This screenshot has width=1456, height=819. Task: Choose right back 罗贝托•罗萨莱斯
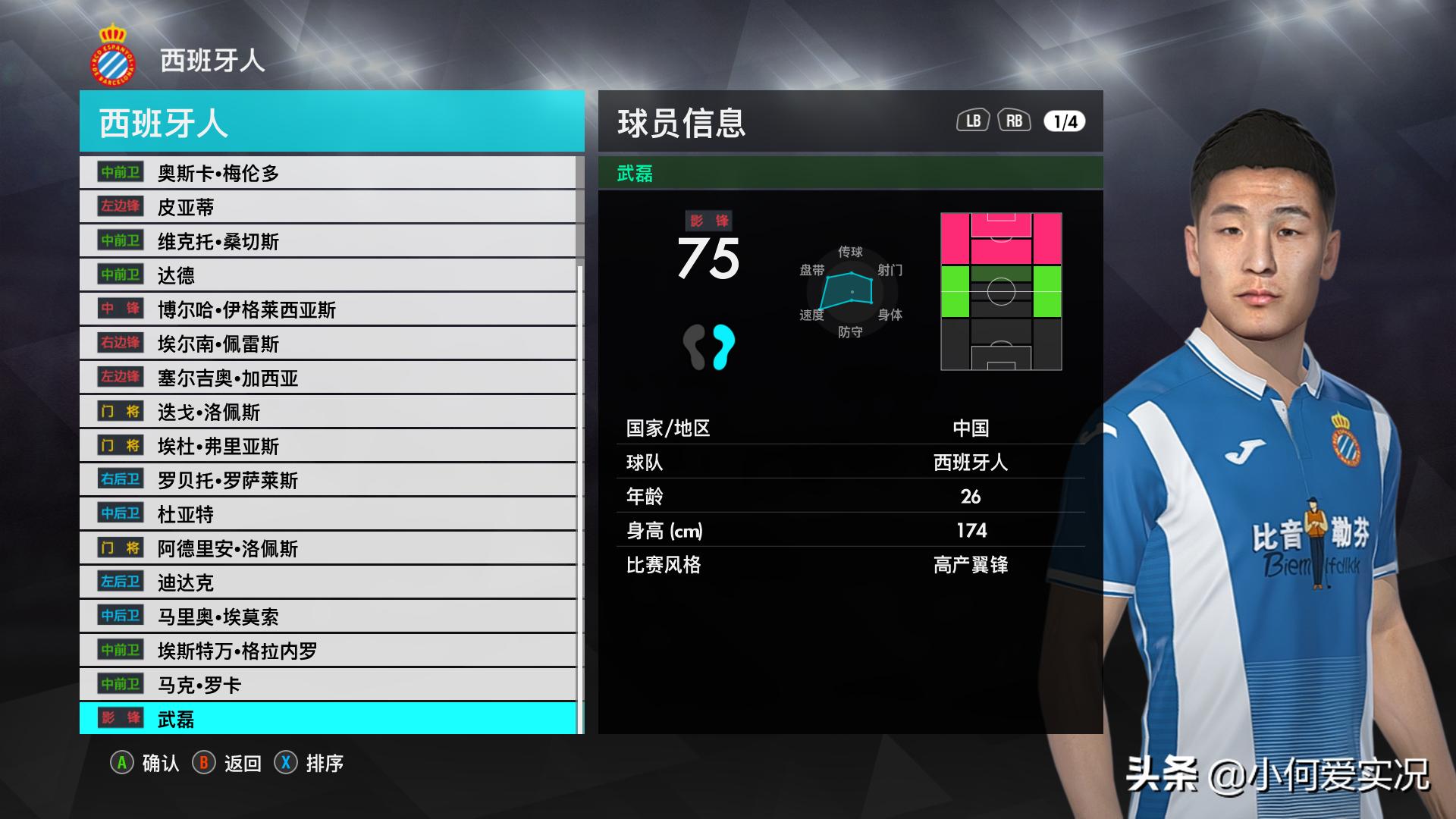coord(328,480)
